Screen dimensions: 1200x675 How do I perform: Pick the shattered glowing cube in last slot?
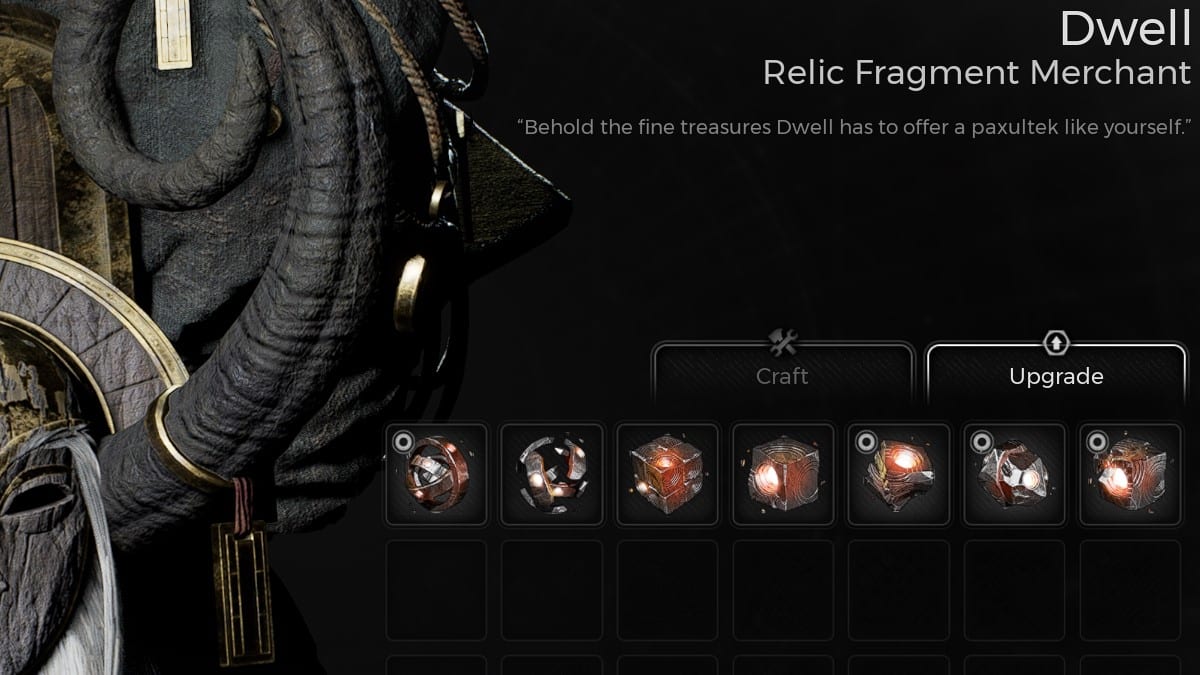[1130, 474]
